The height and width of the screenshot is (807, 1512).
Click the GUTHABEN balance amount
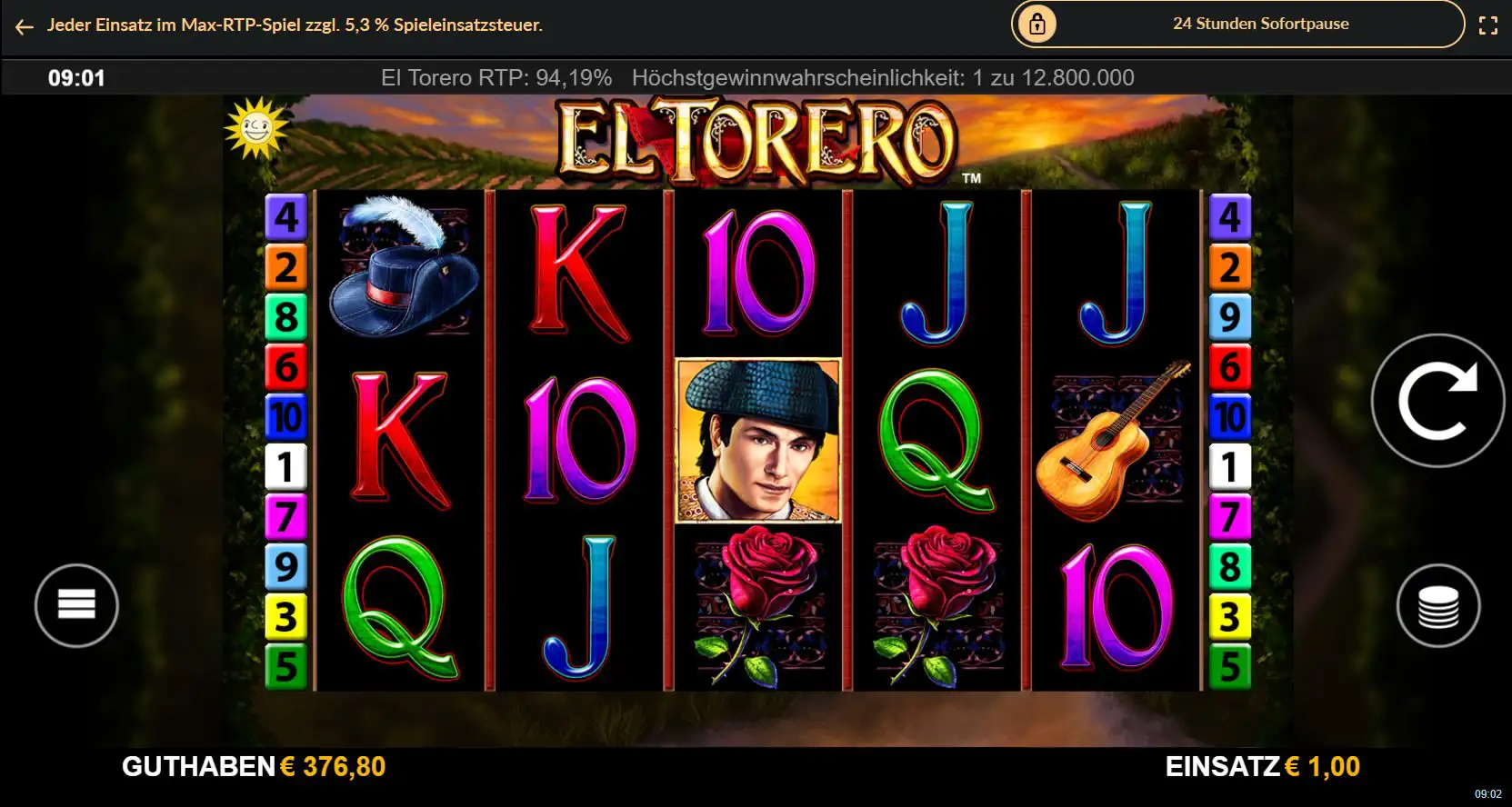click(333, 766)
